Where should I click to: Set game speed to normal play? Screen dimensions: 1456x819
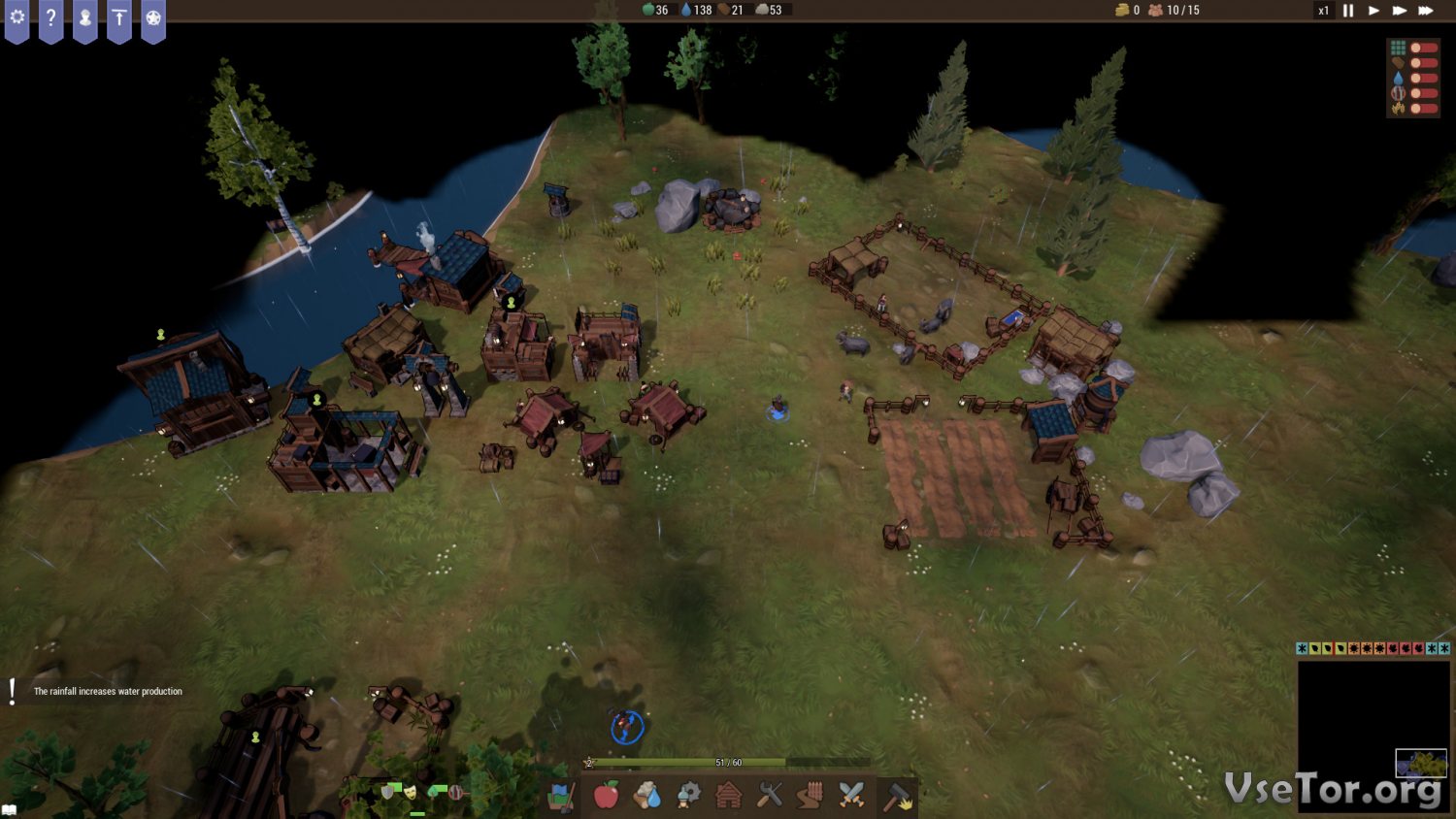coord(1373,11)
